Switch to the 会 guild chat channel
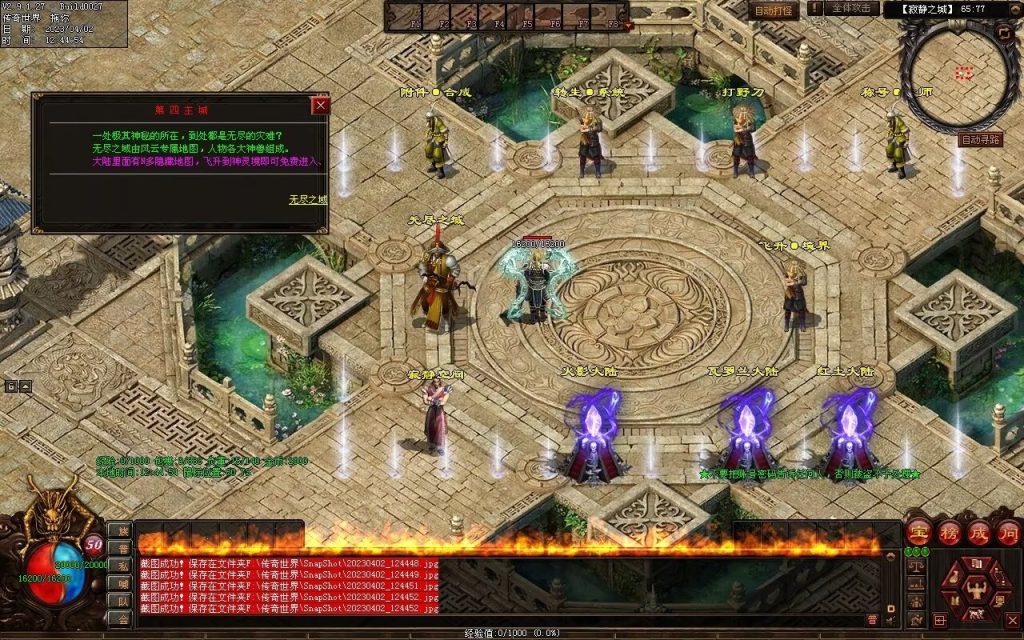 tap(119, 618)
